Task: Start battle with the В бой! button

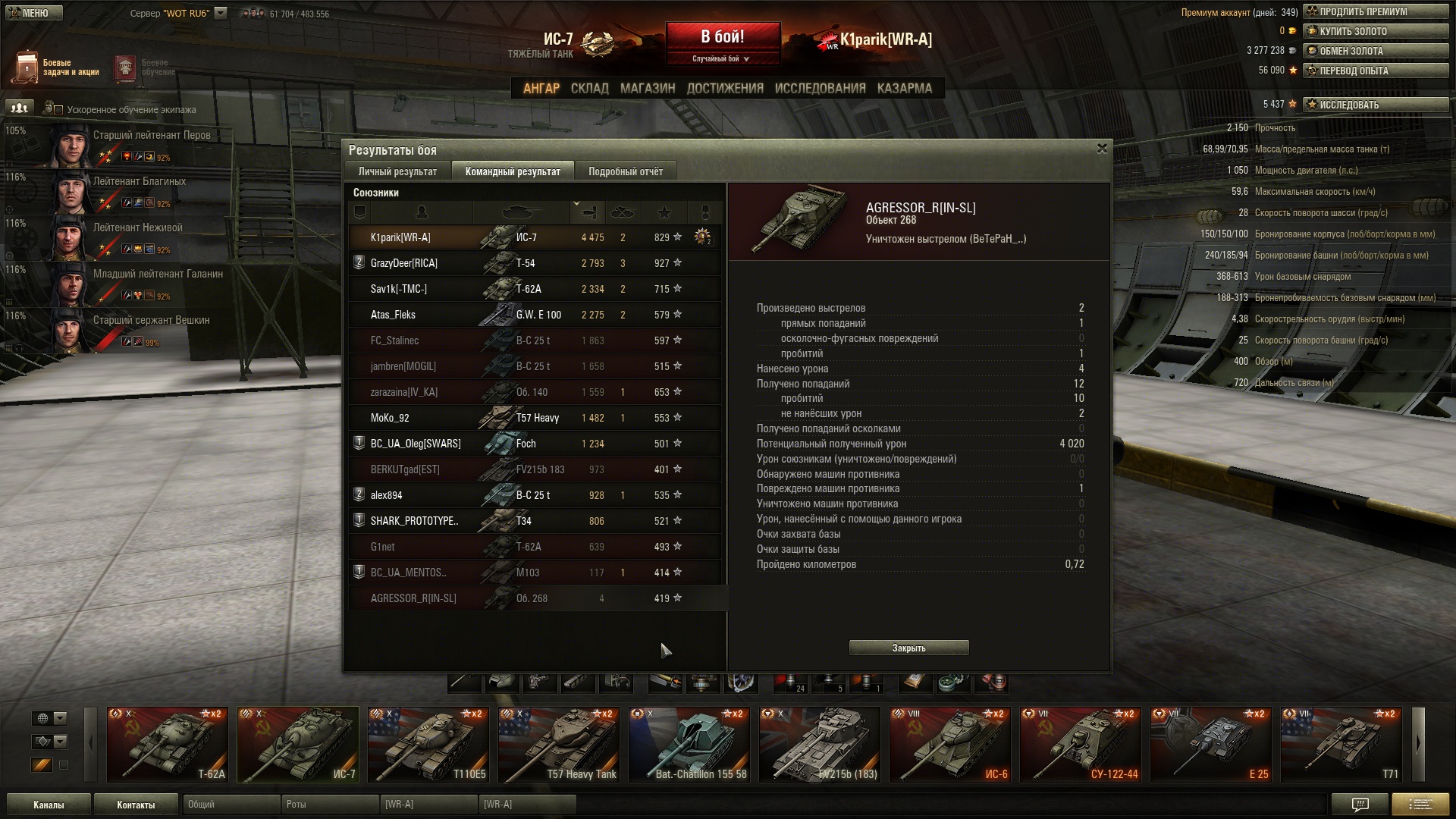Action: pos(723,38)
